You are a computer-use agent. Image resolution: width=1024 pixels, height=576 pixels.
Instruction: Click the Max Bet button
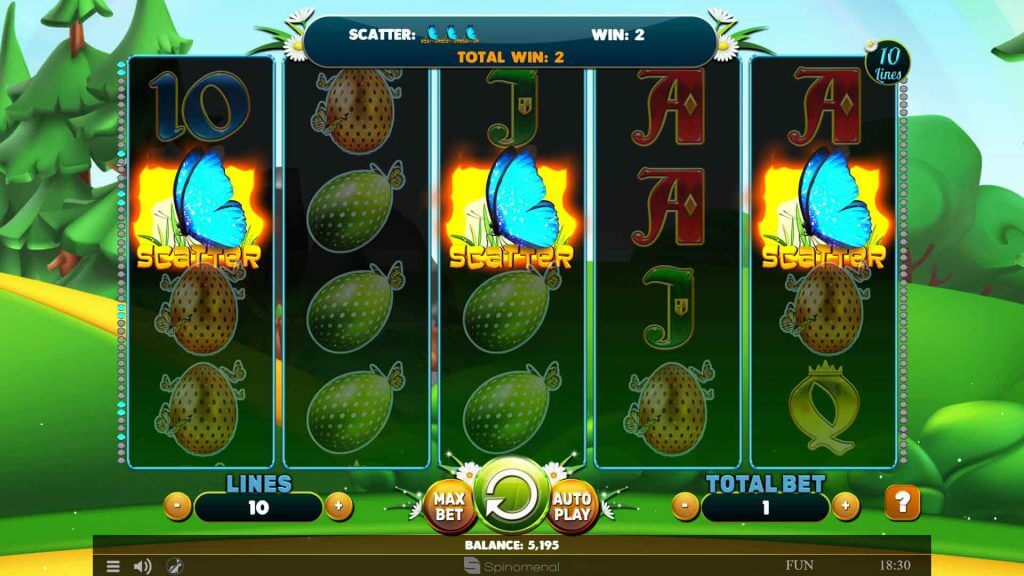pos(448,506)
